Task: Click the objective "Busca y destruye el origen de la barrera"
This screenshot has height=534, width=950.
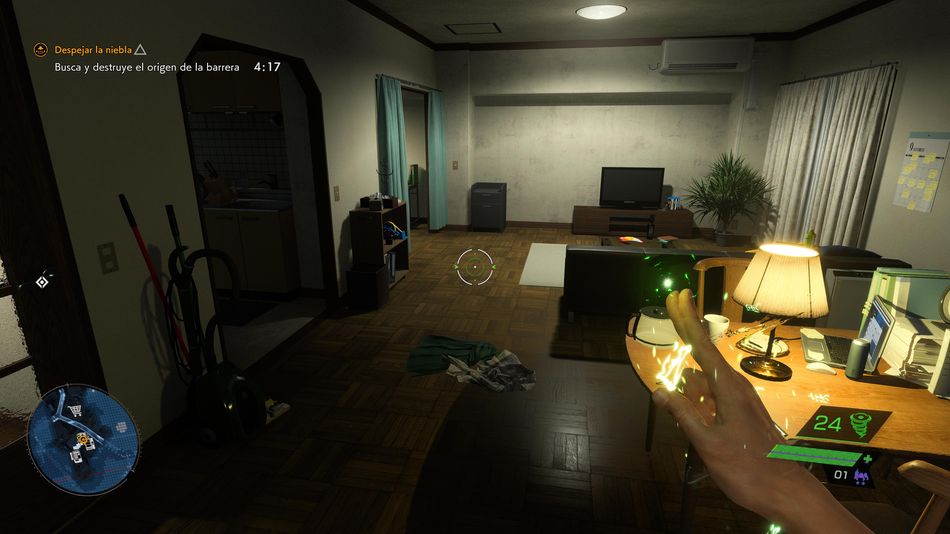Action: [x=147, y=67]
